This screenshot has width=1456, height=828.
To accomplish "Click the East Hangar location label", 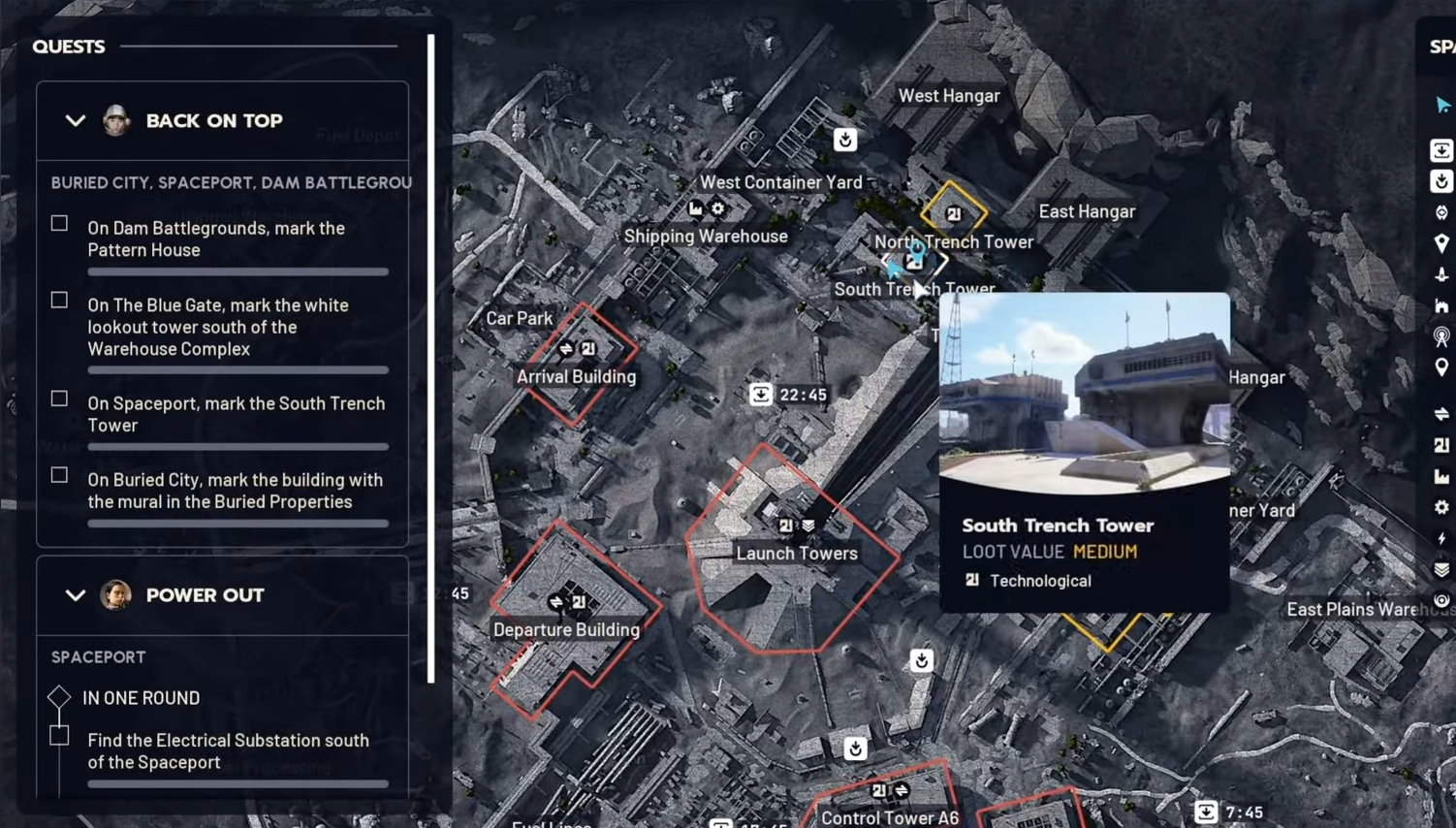I will tap(1087, 210).
